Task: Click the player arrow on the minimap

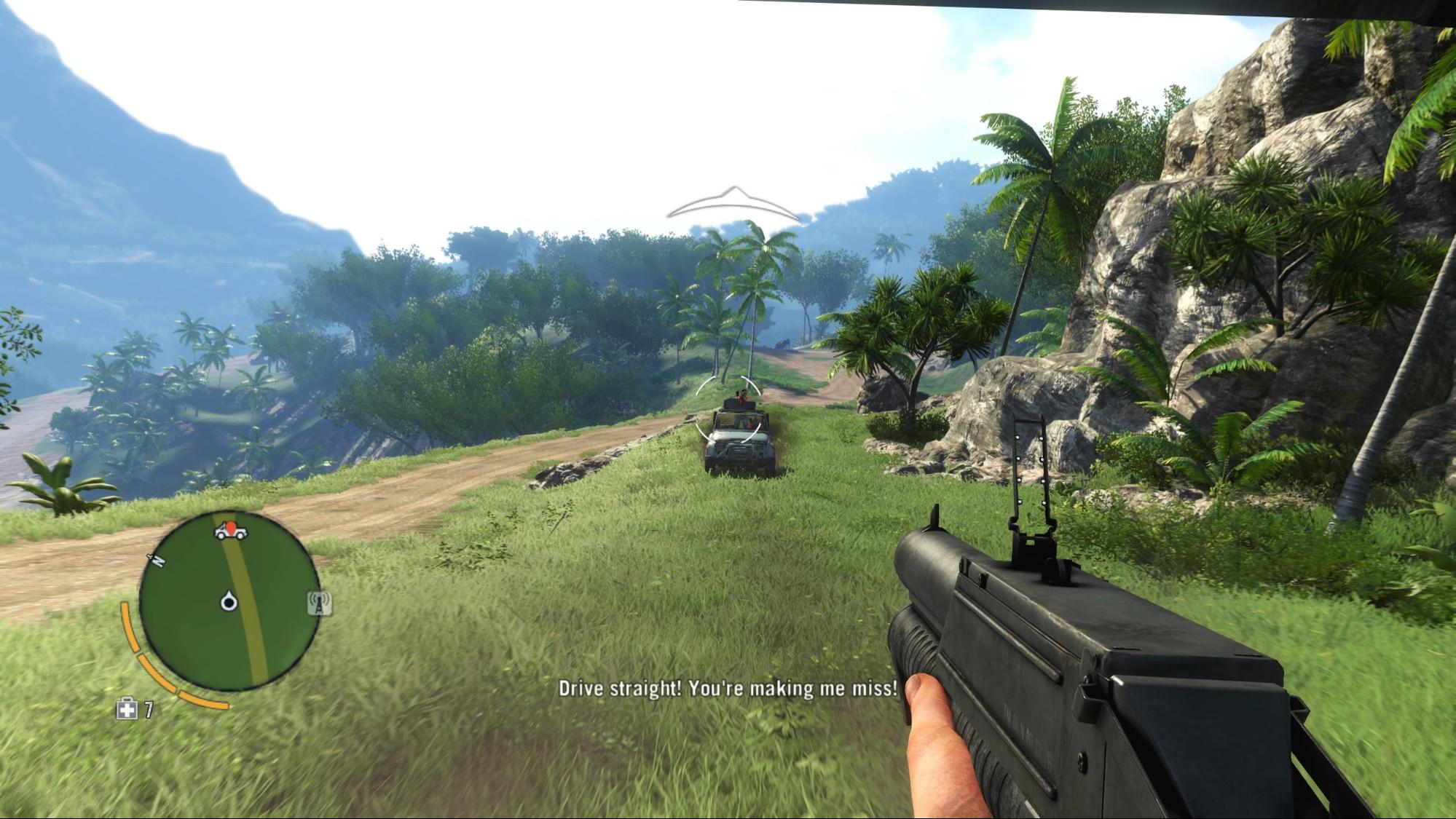Action: (229, 601)
